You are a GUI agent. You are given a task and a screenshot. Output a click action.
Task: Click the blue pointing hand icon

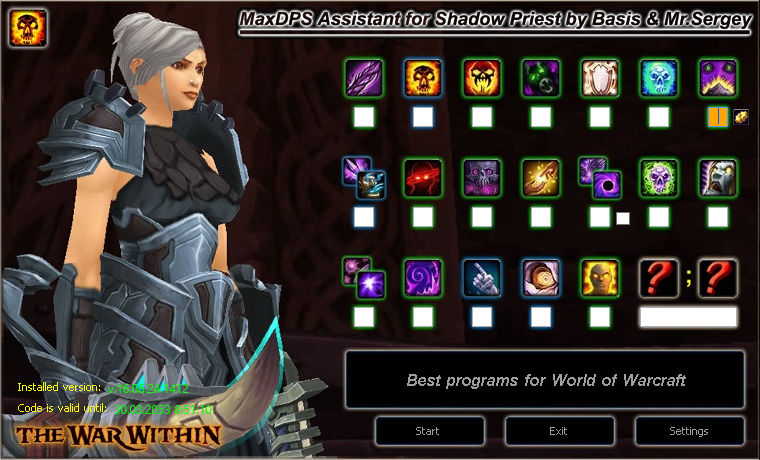482,277
